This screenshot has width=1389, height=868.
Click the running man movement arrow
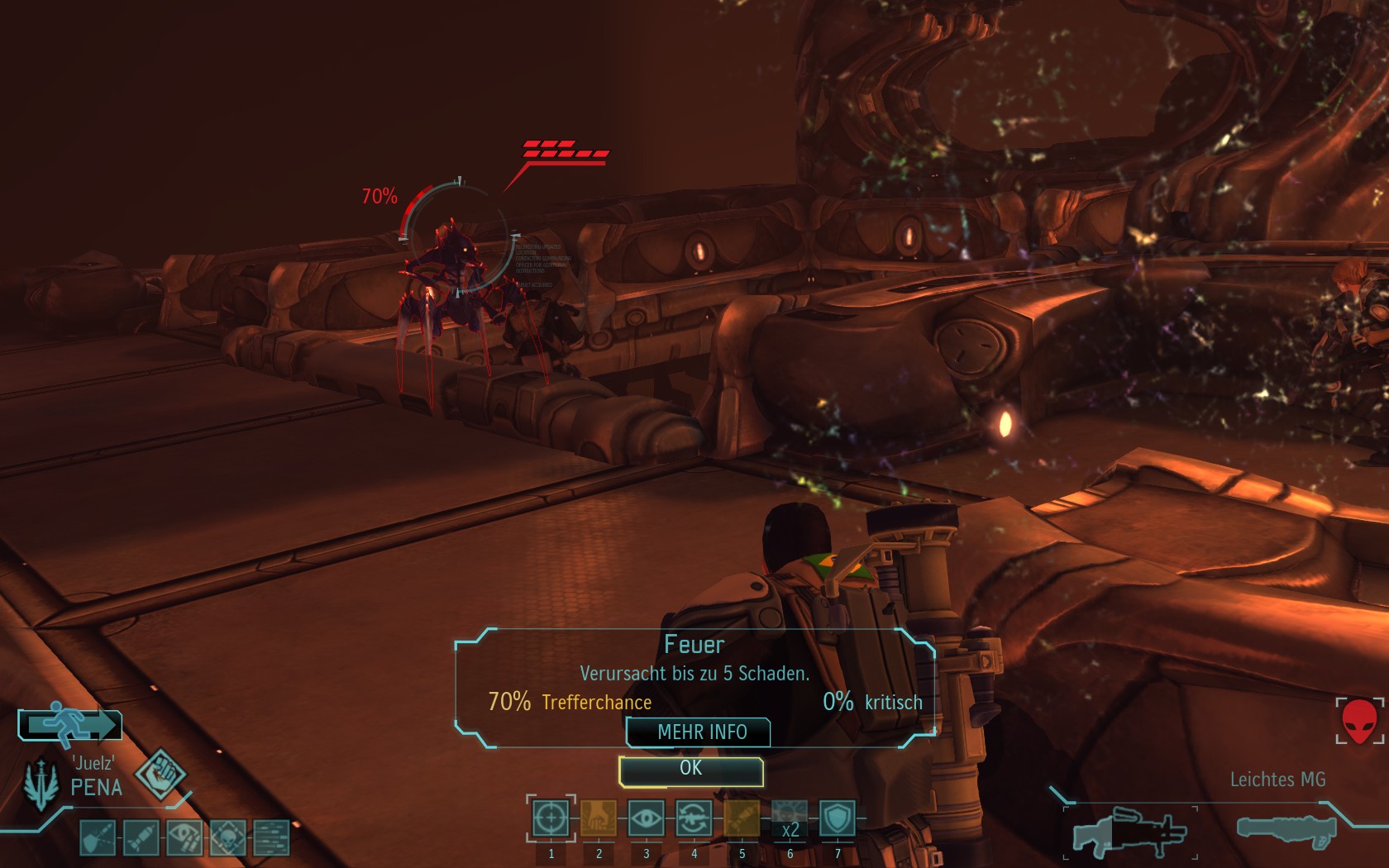click(70, 725)
